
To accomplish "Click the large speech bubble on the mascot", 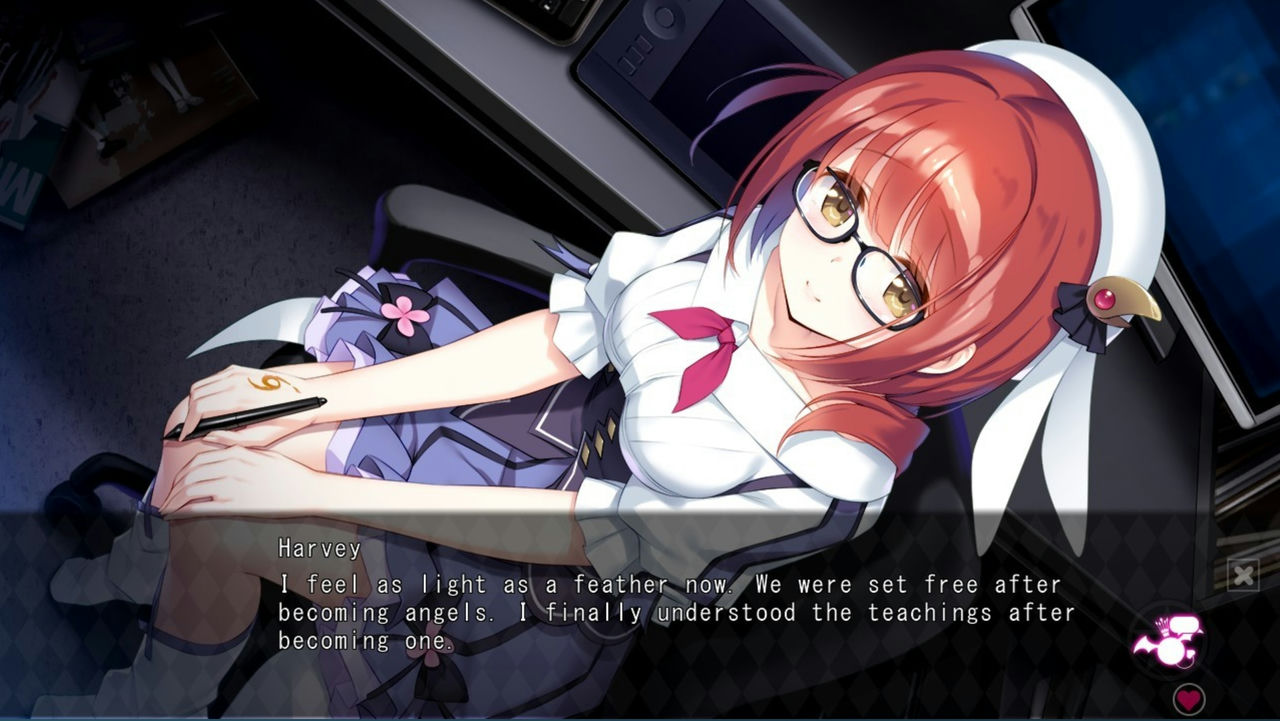I will 1186,624.
